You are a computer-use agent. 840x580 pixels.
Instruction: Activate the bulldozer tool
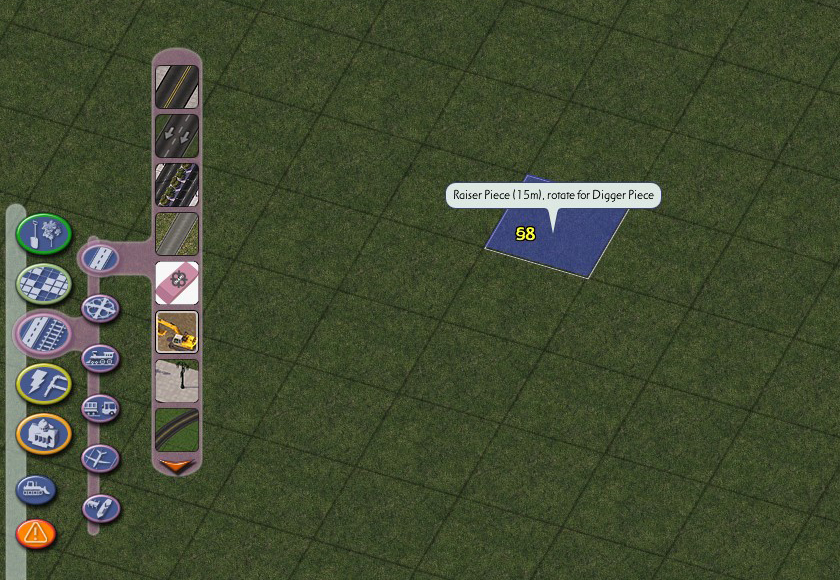pos(36,490)
